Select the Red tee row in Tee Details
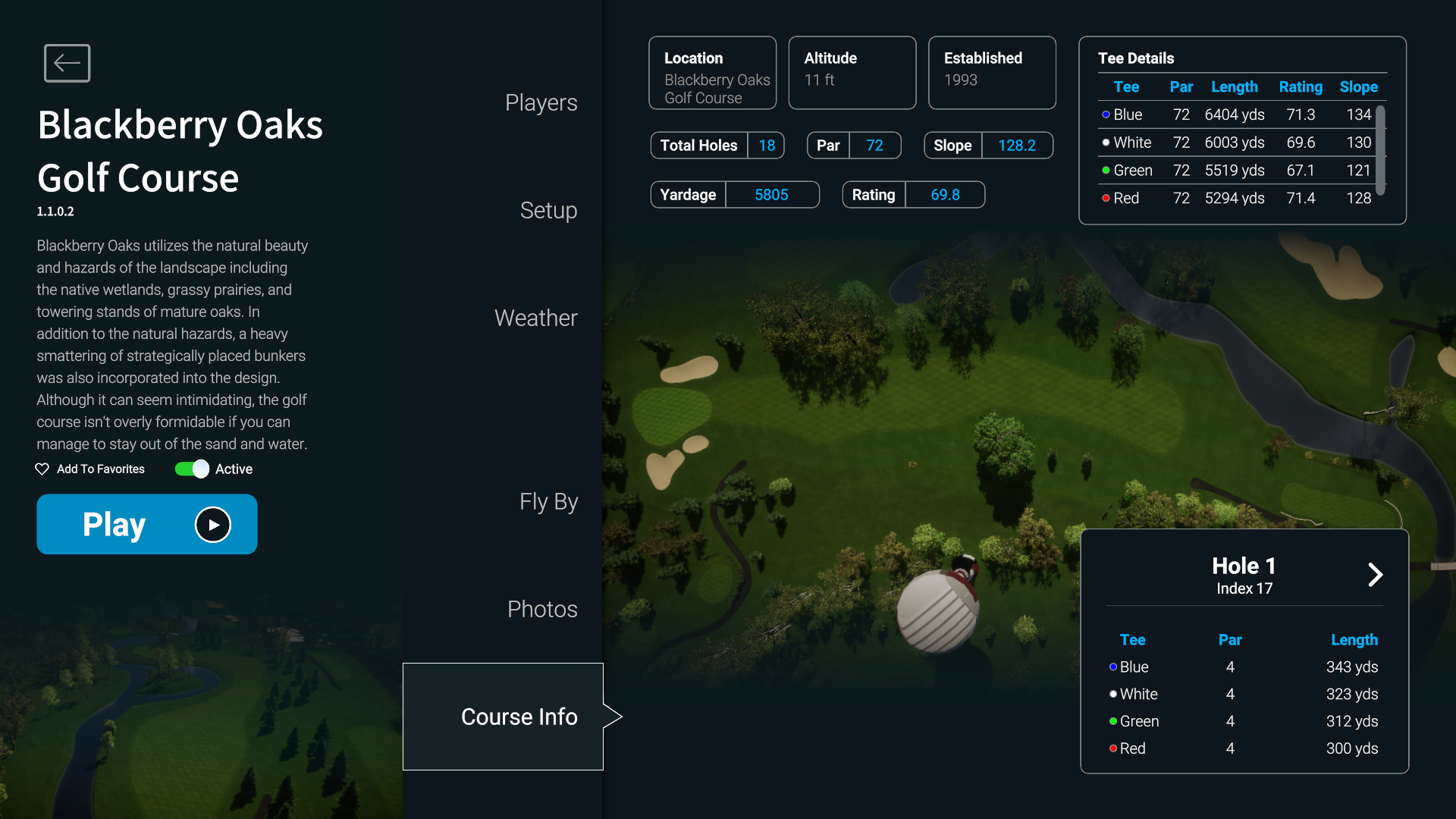 pos(1236,199)
